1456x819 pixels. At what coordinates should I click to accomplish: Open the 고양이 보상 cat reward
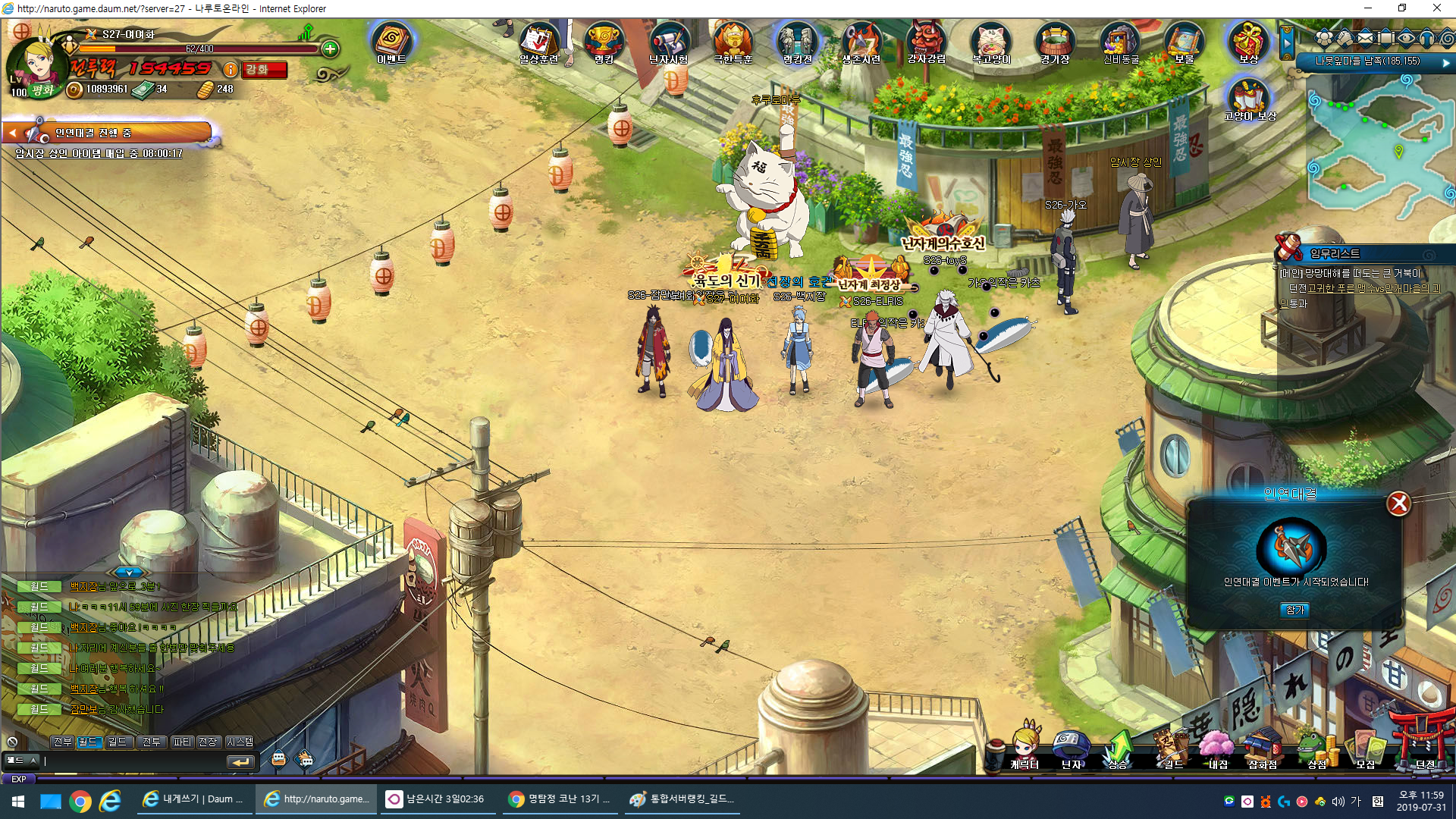1249,99
